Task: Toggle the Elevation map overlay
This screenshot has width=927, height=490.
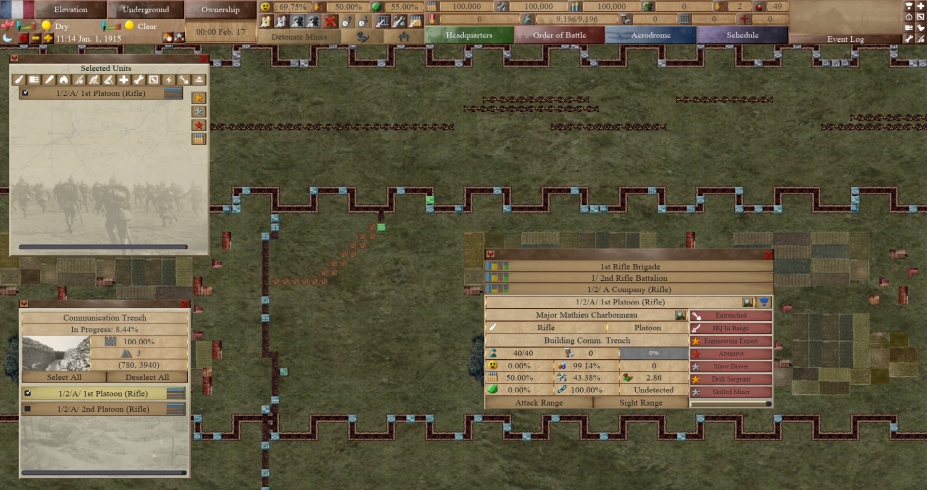Action: click(71, 9)
